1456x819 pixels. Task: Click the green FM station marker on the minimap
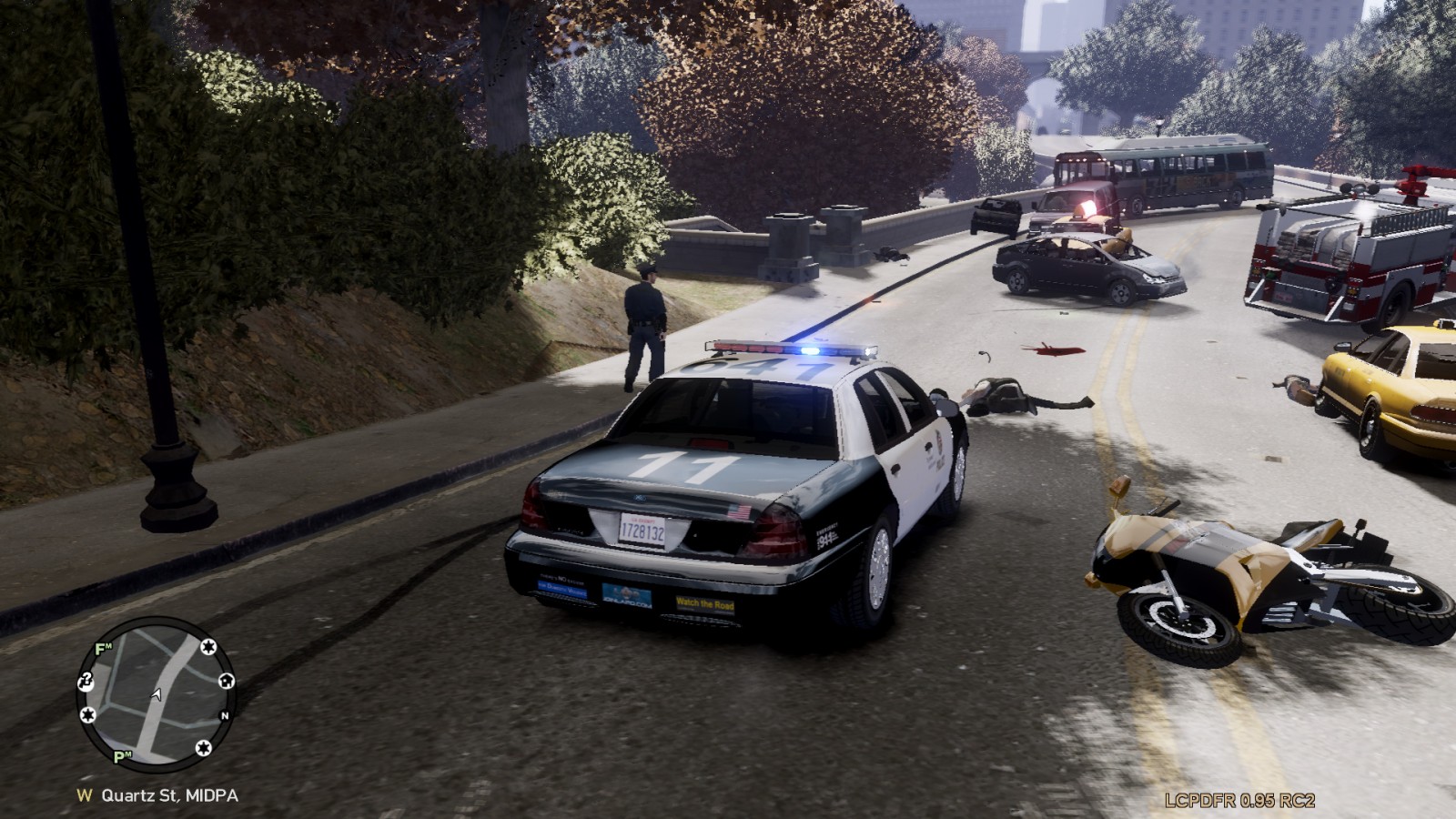[103, 648]
